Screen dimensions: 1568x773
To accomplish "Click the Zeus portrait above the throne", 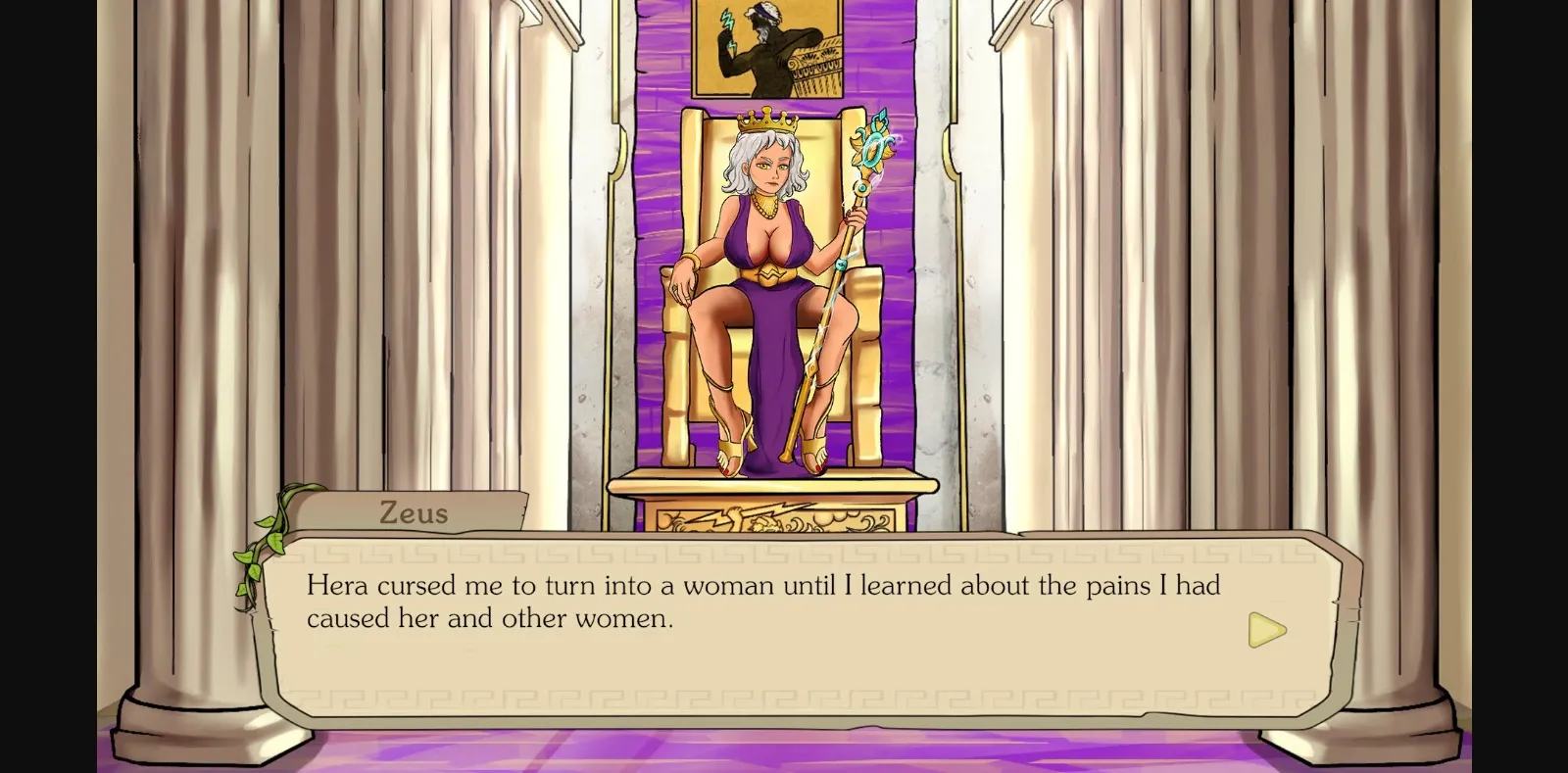I will tap(766, 47).
